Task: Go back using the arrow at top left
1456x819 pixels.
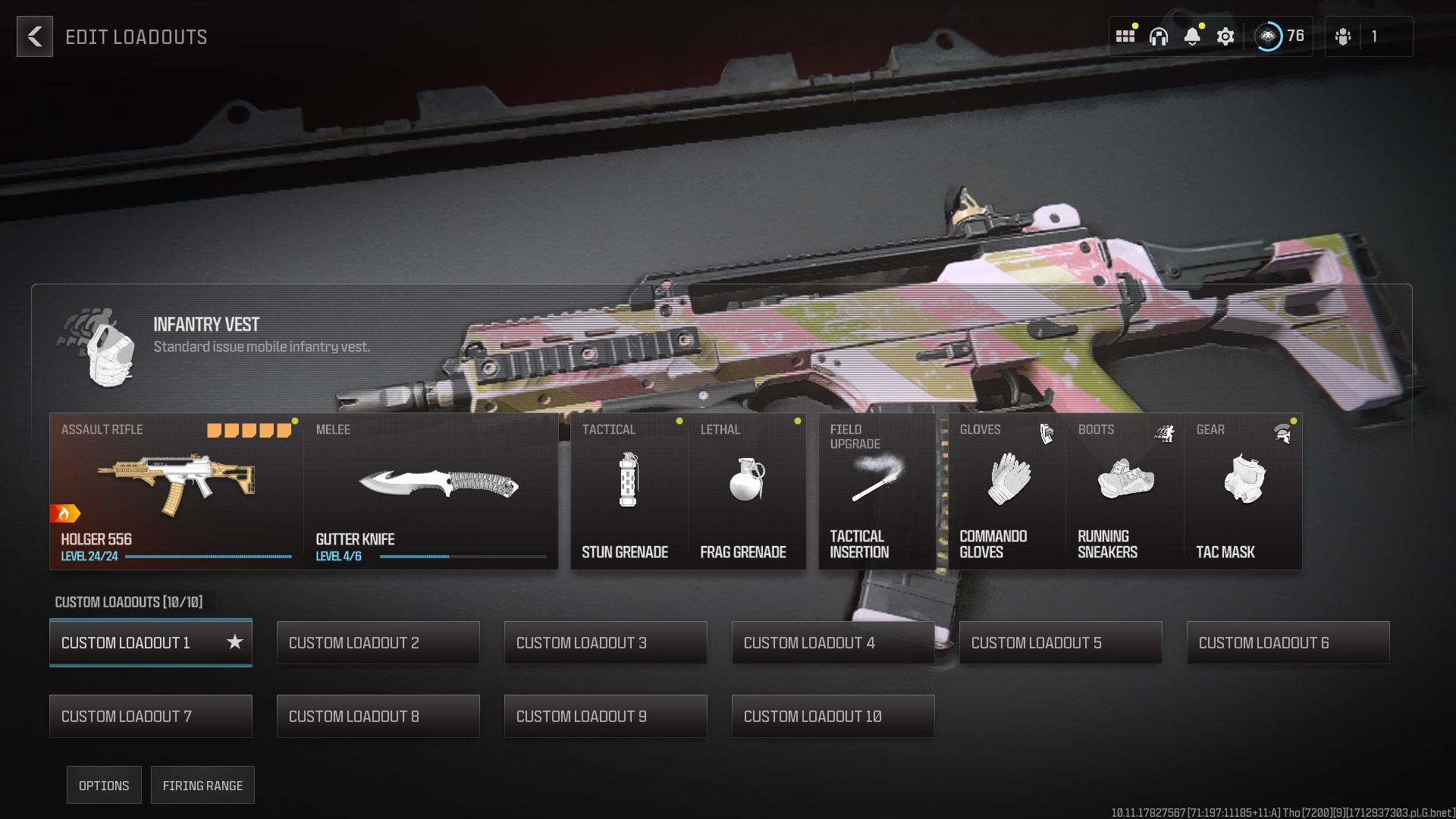Action: pyautogui.click(x=35, y=36)
